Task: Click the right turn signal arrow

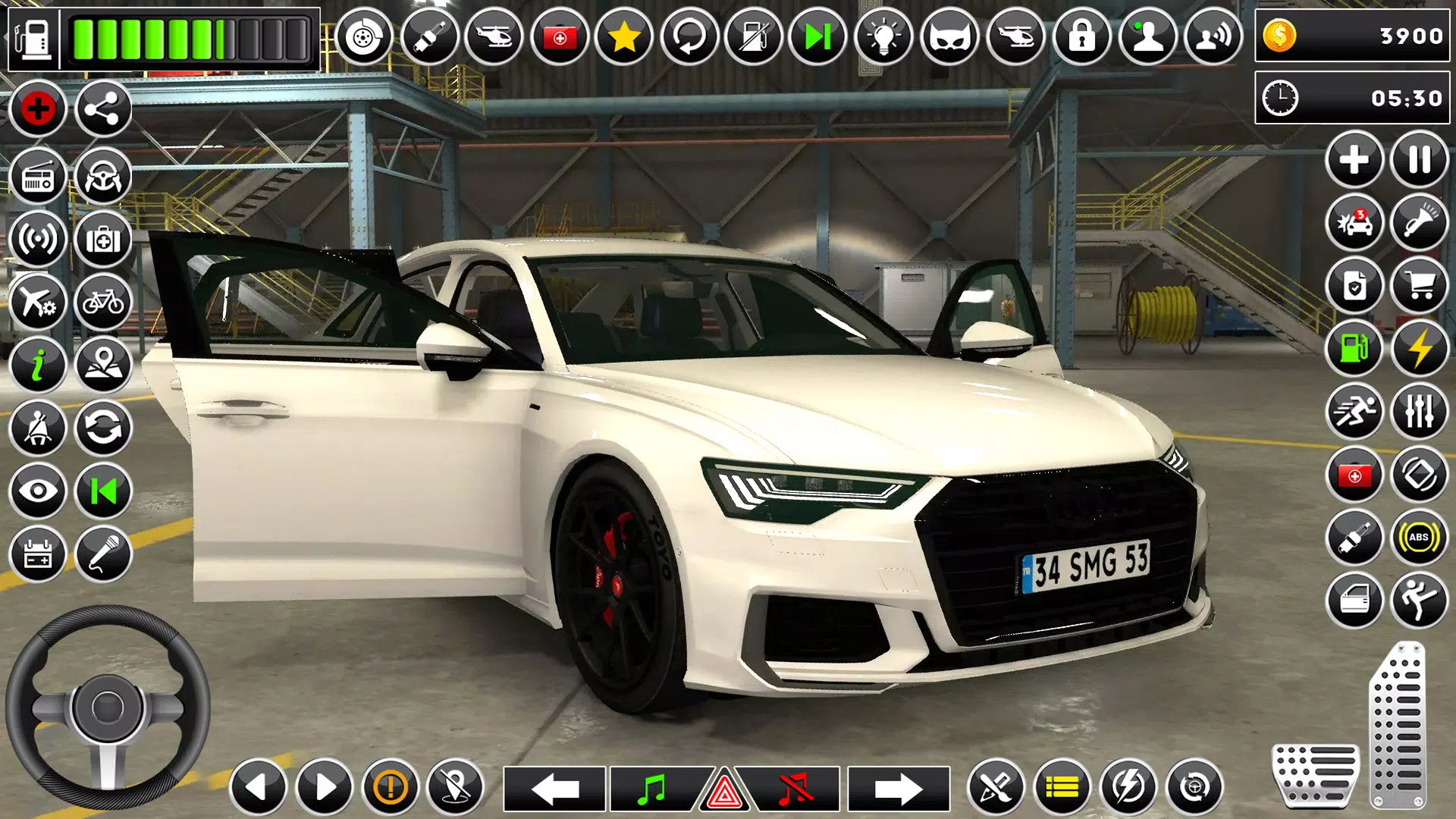Action: pos(898,789)
